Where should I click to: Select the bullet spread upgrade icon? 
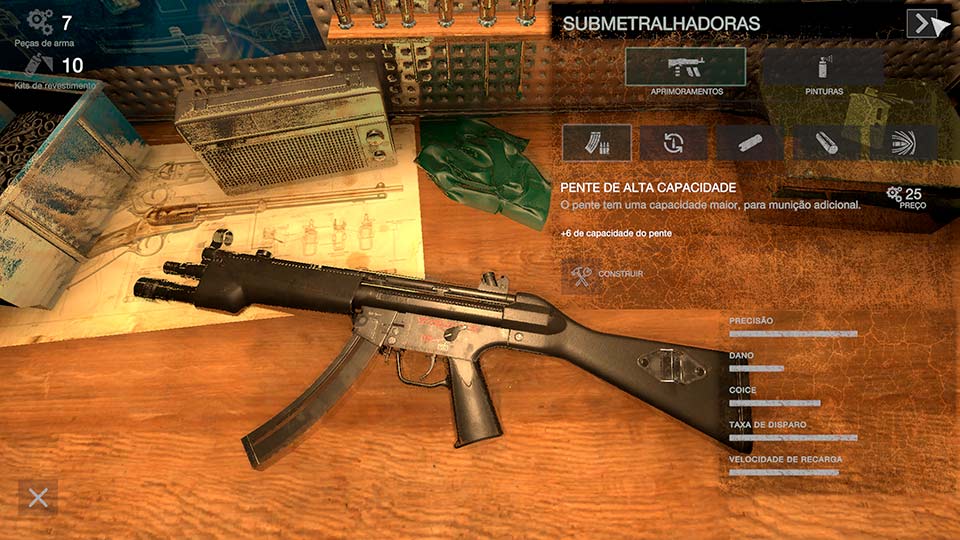(x=902, y=143)
